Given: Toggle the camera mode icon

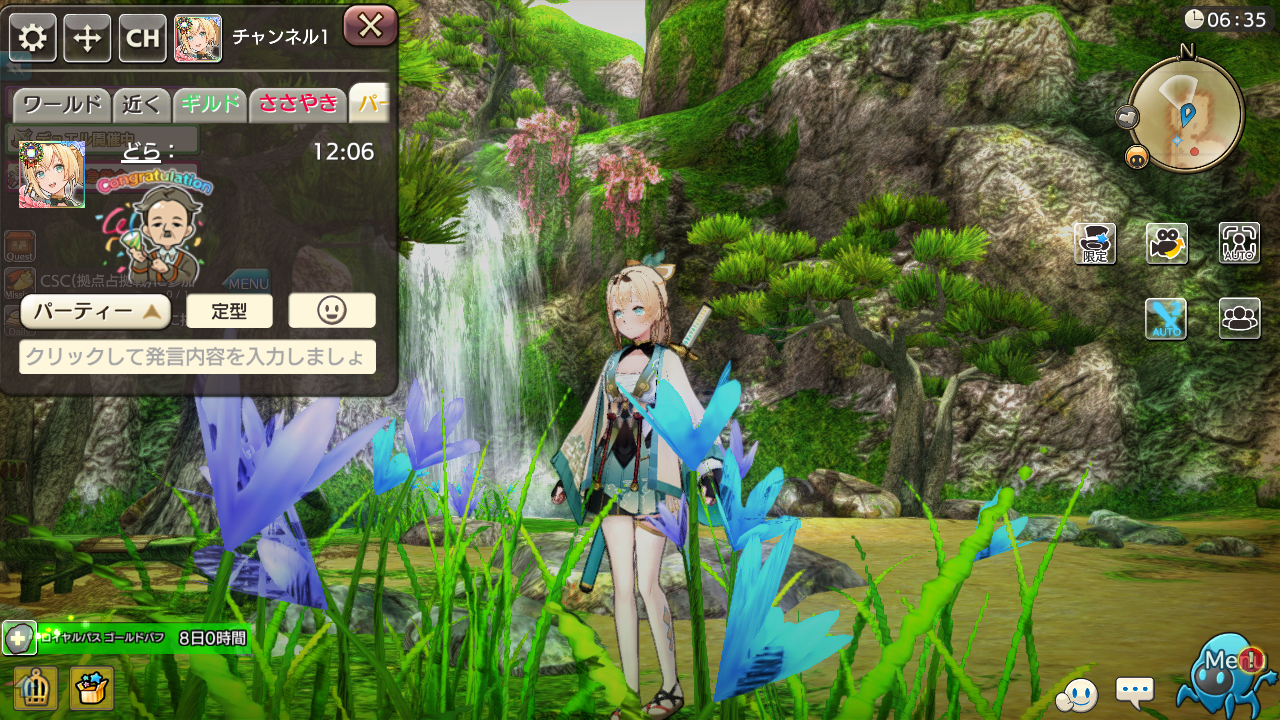Looking at the screenshot, I should pyautogui.click(x=1167, y=244).
